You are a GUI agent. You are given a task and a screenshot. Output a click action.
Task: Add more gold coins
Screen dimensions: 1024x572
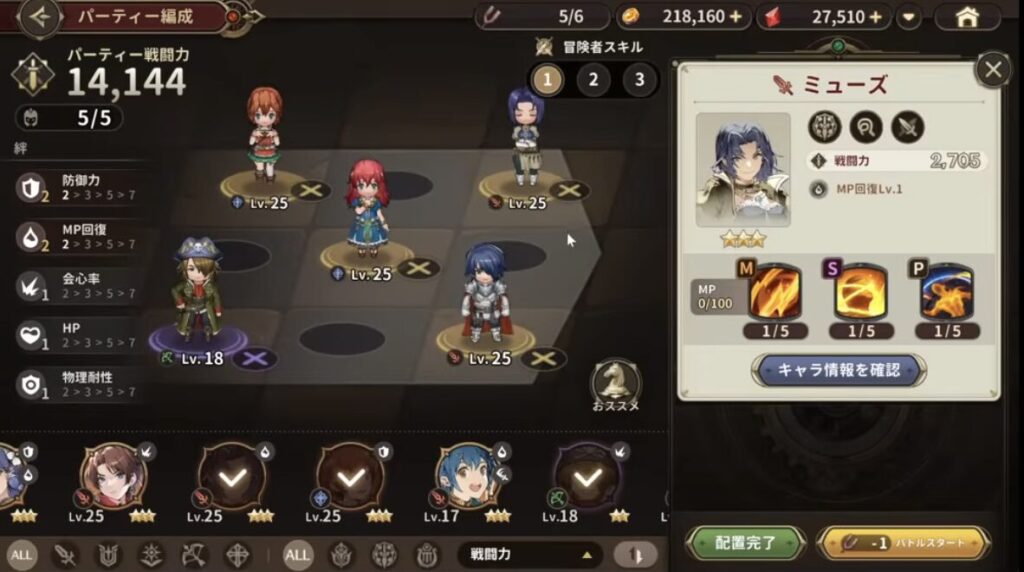pyautogui.click(x=736, y=17)
